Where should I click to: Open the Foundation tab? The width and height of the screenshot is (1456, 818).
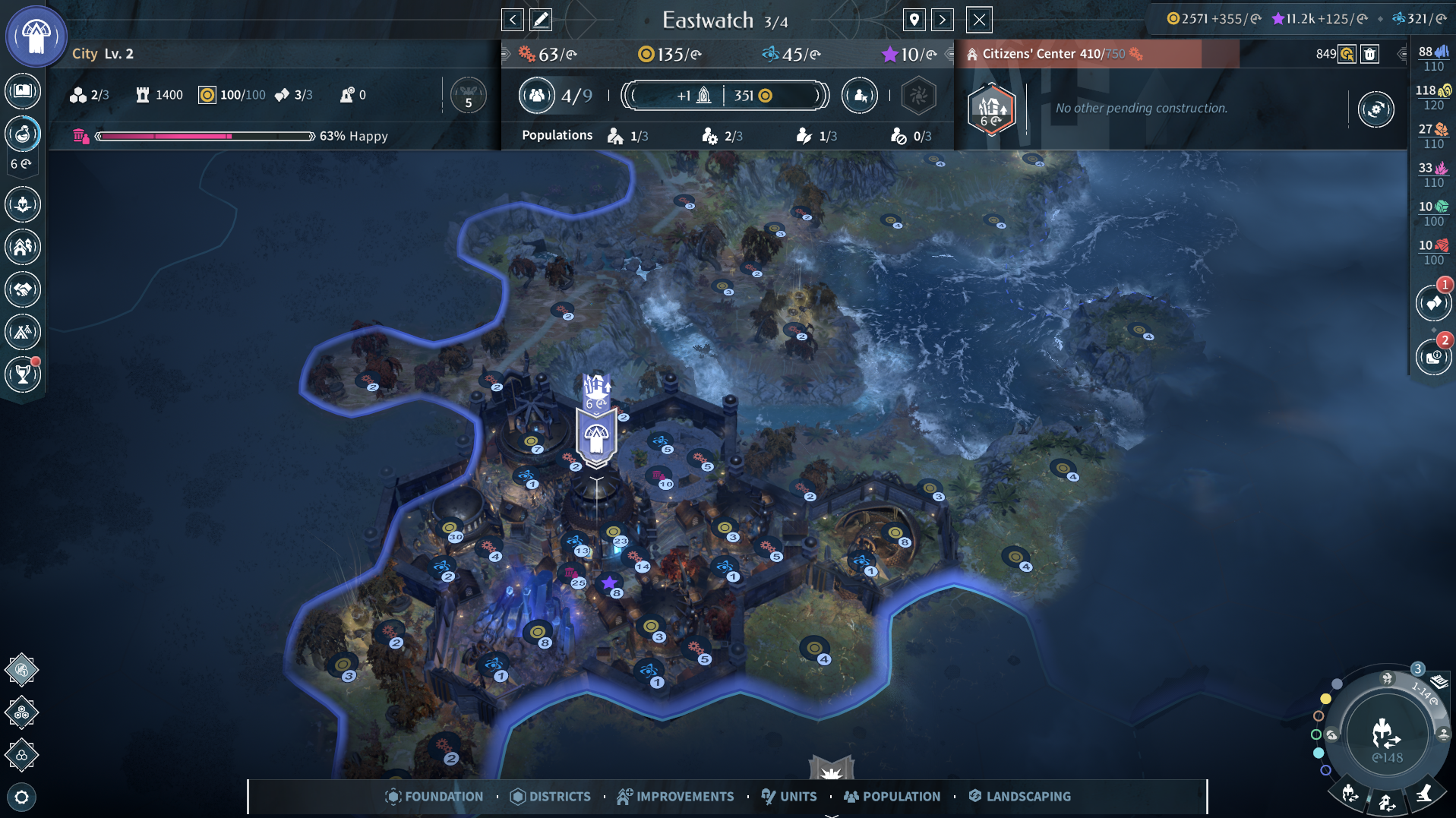pyautogui.click(x=434, y=796)
